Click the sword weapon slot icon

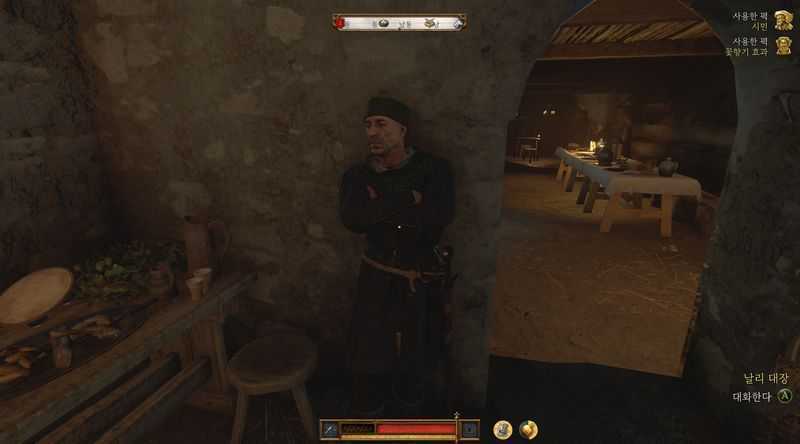coord(329,429)
